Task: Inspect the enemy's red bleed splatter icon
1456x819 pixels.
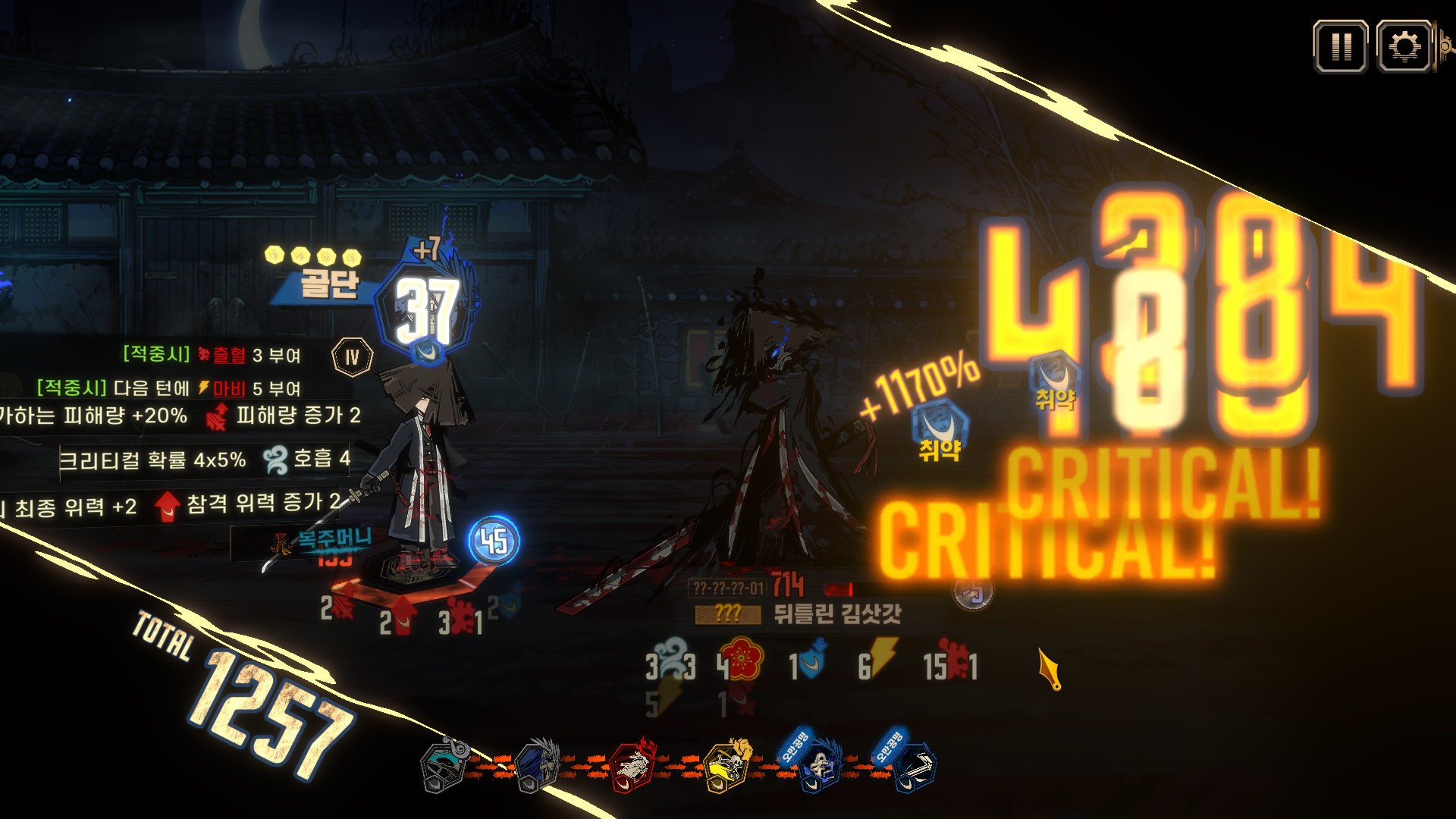Action: (x=957, y=661)
